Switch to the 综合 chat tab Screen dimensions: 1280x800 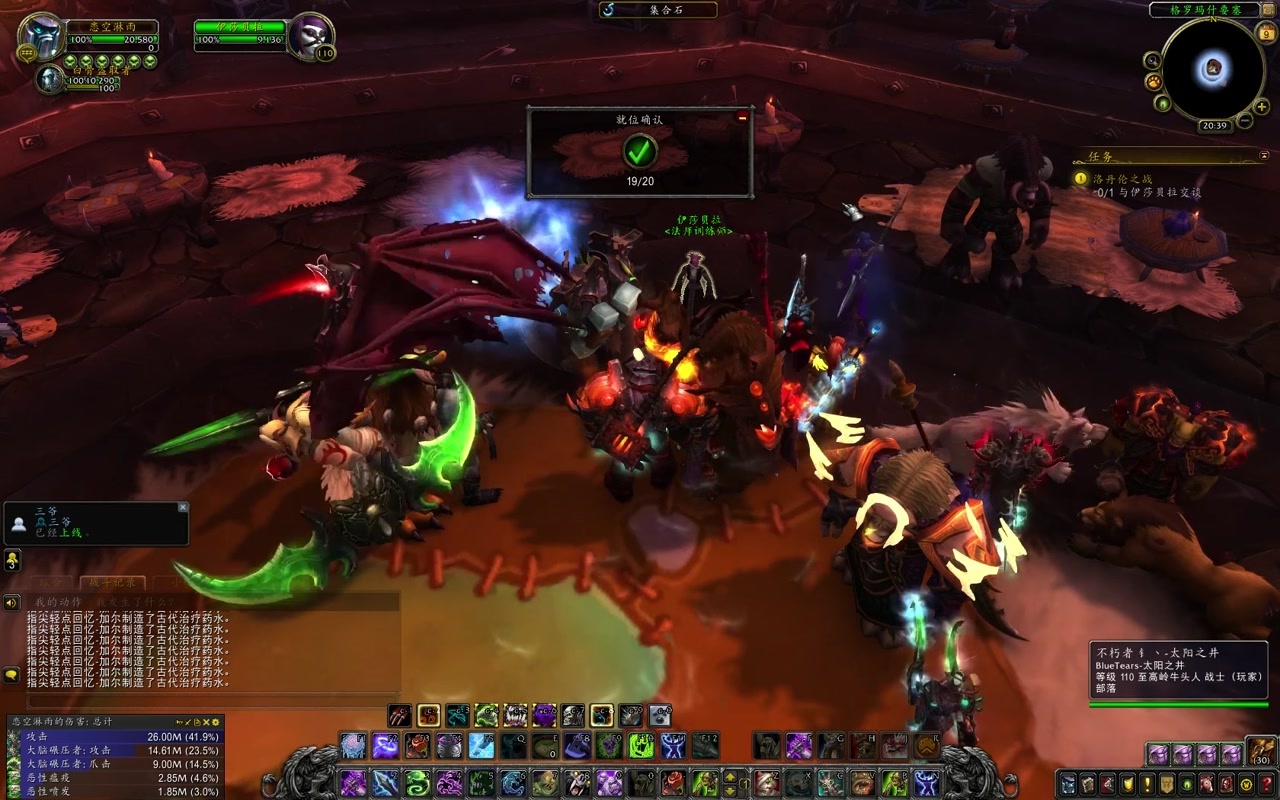click(50, 583)
